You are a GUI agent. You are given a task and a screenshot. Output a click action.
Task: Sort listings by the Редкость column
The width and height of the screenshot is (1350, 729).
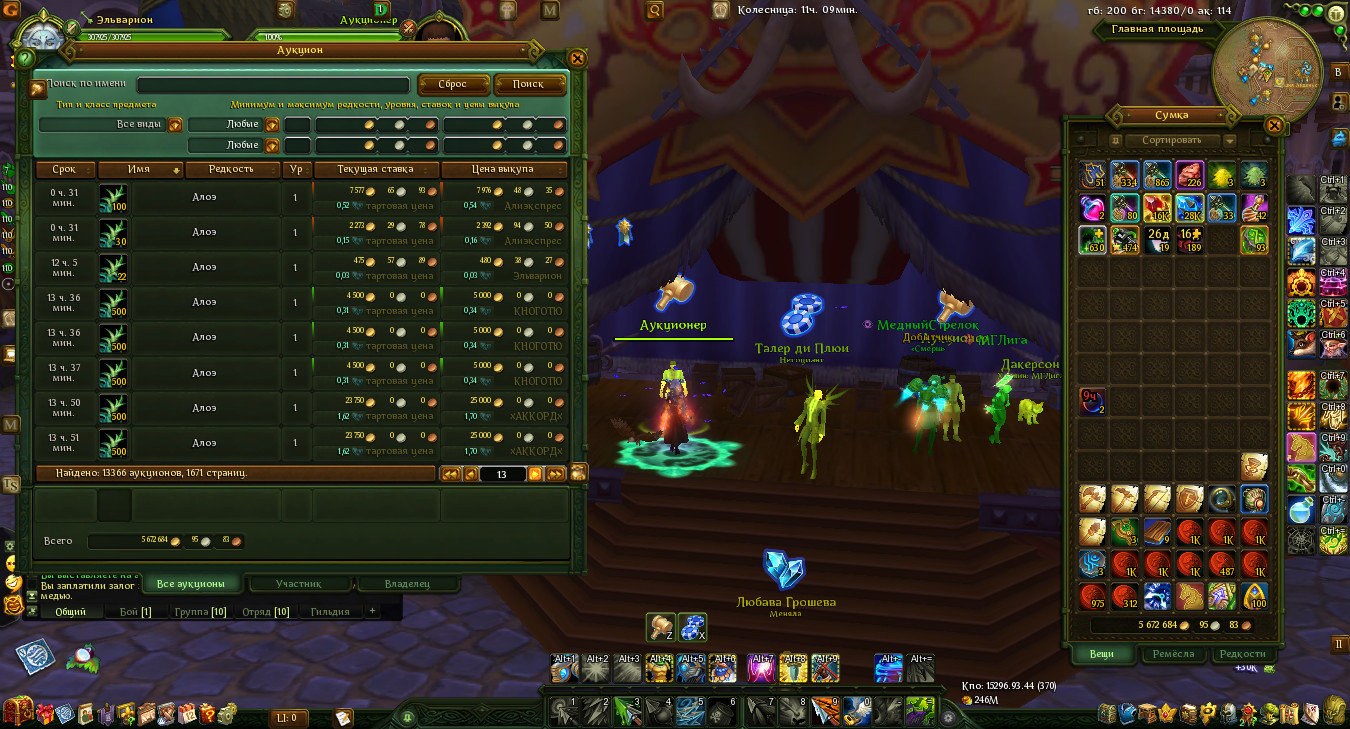pos(231,170)
